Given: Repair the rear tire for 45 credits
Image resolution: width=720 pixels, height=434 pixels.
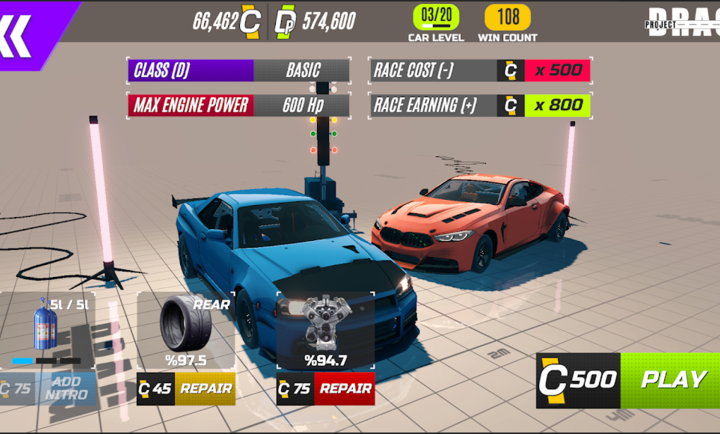Looking at the screenshot, I should (x=204, y=388).
